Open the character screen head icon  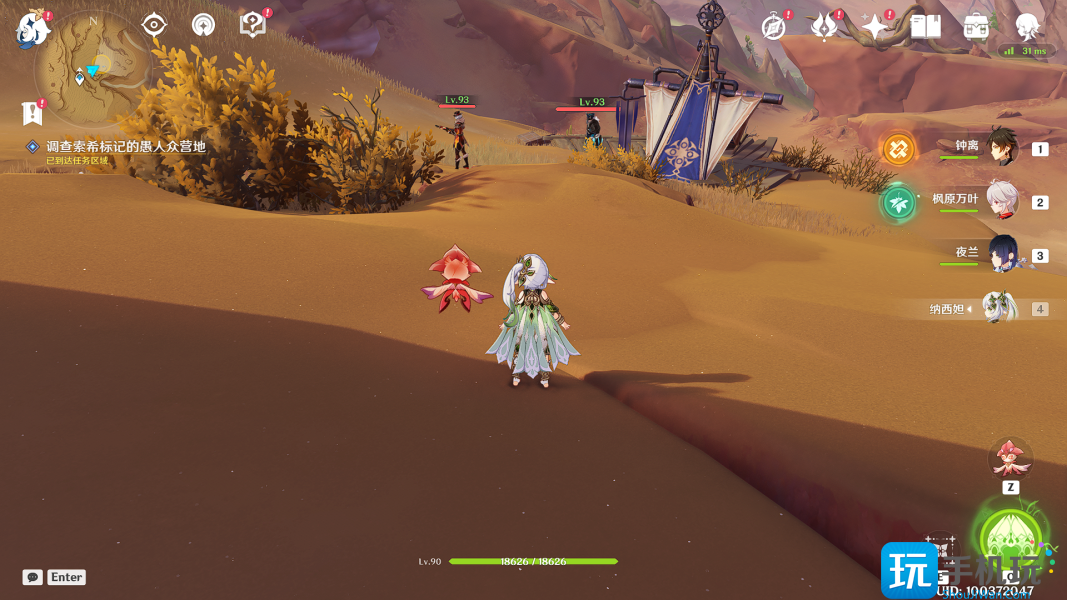(x=1027, y=27)
